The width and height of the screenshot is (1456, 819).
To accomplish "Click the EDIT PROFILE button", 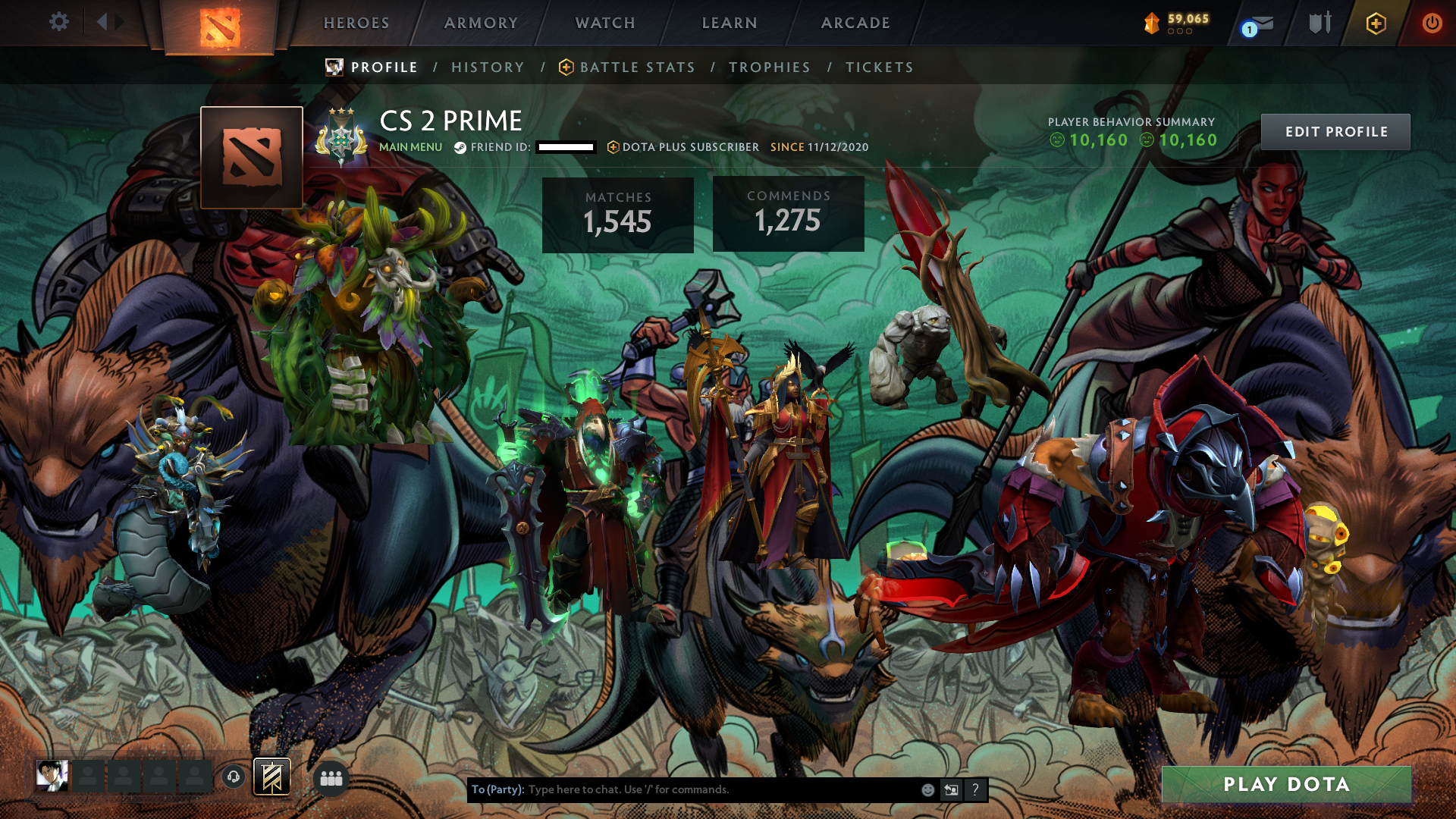I will coord(1335,131).
